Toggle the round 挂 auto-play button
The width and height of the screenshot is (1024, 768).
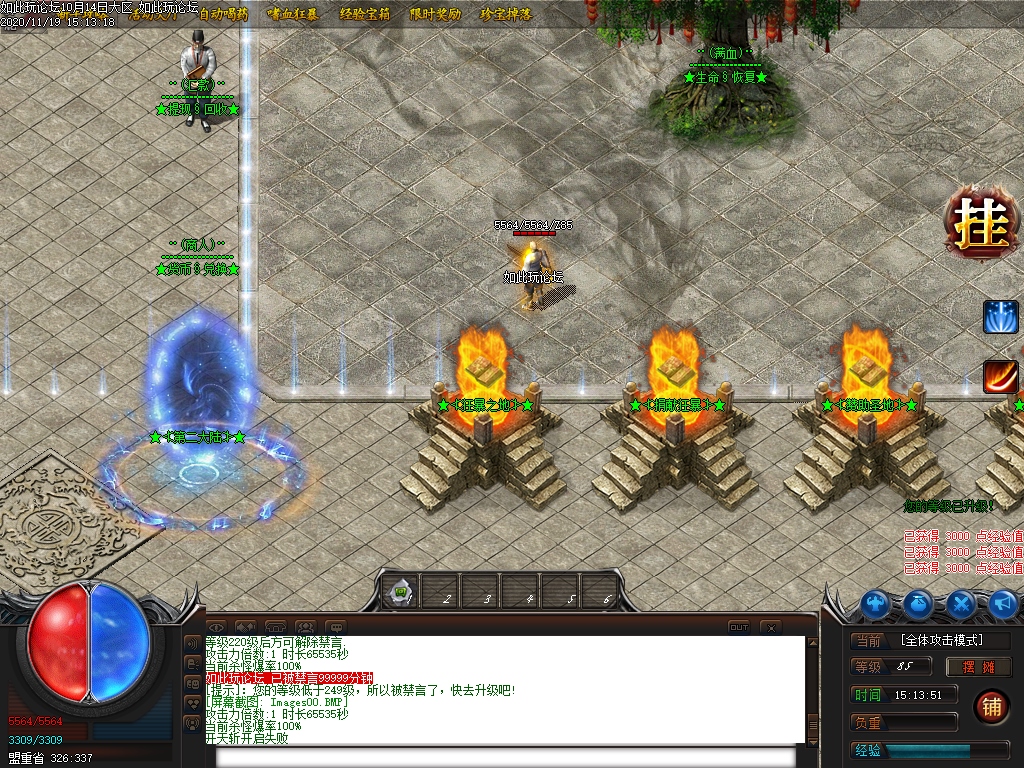pyautogui.click(x=980, y=222)
